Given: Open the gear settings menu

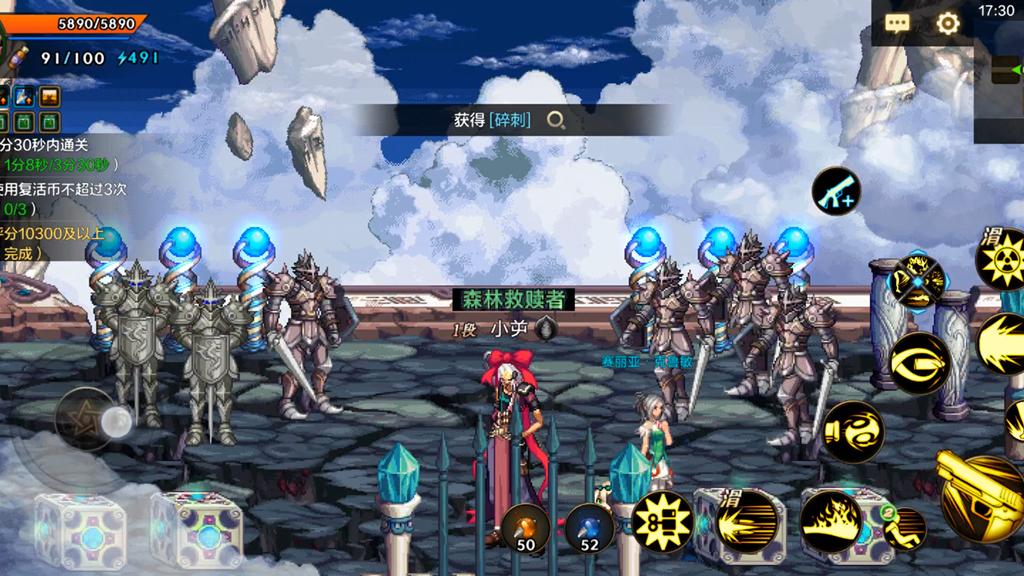Looking at the screenshot, I should 947,23.
